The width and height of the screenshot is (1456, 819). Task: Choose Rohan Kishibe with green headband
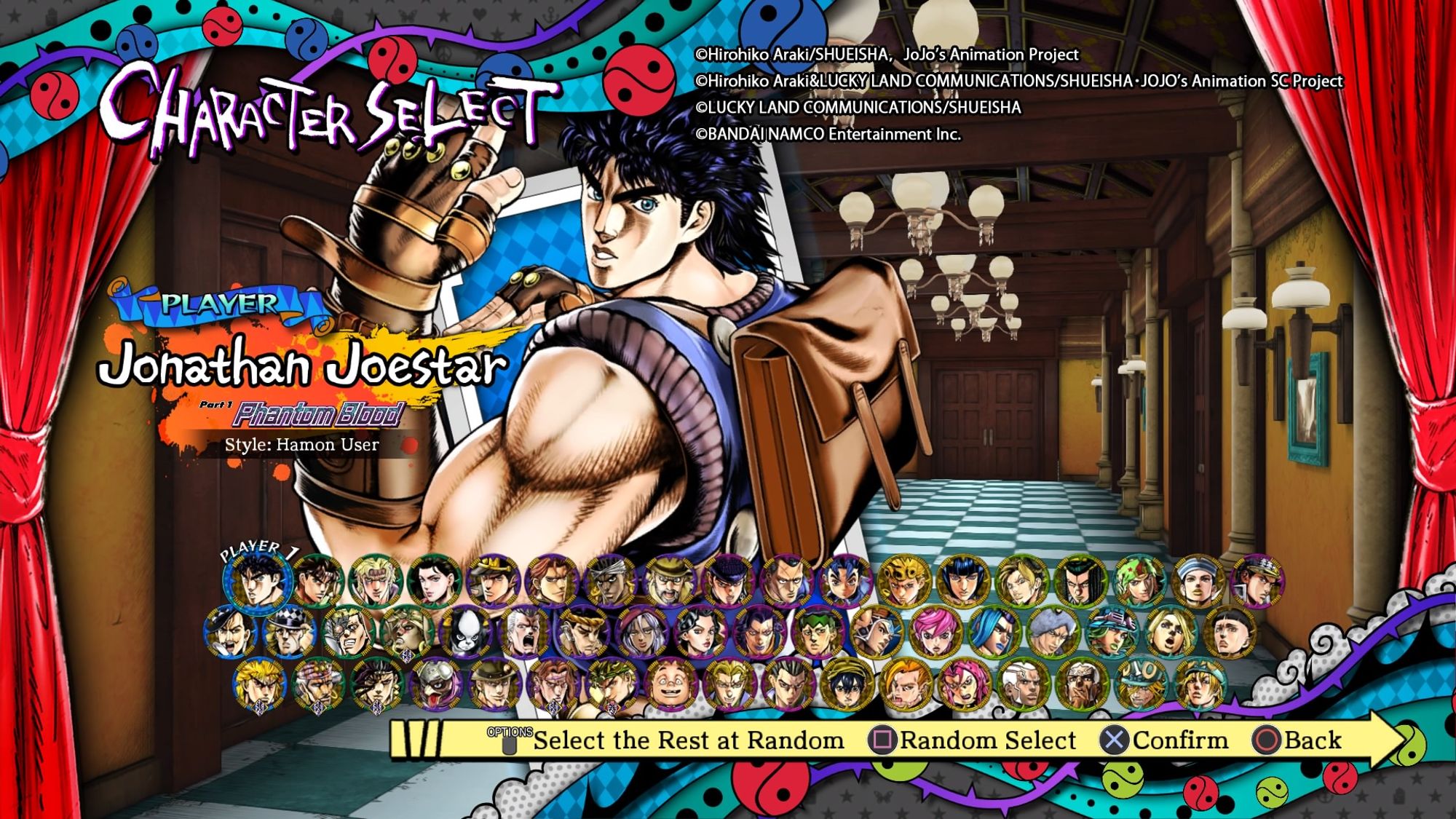click(818, 633)
